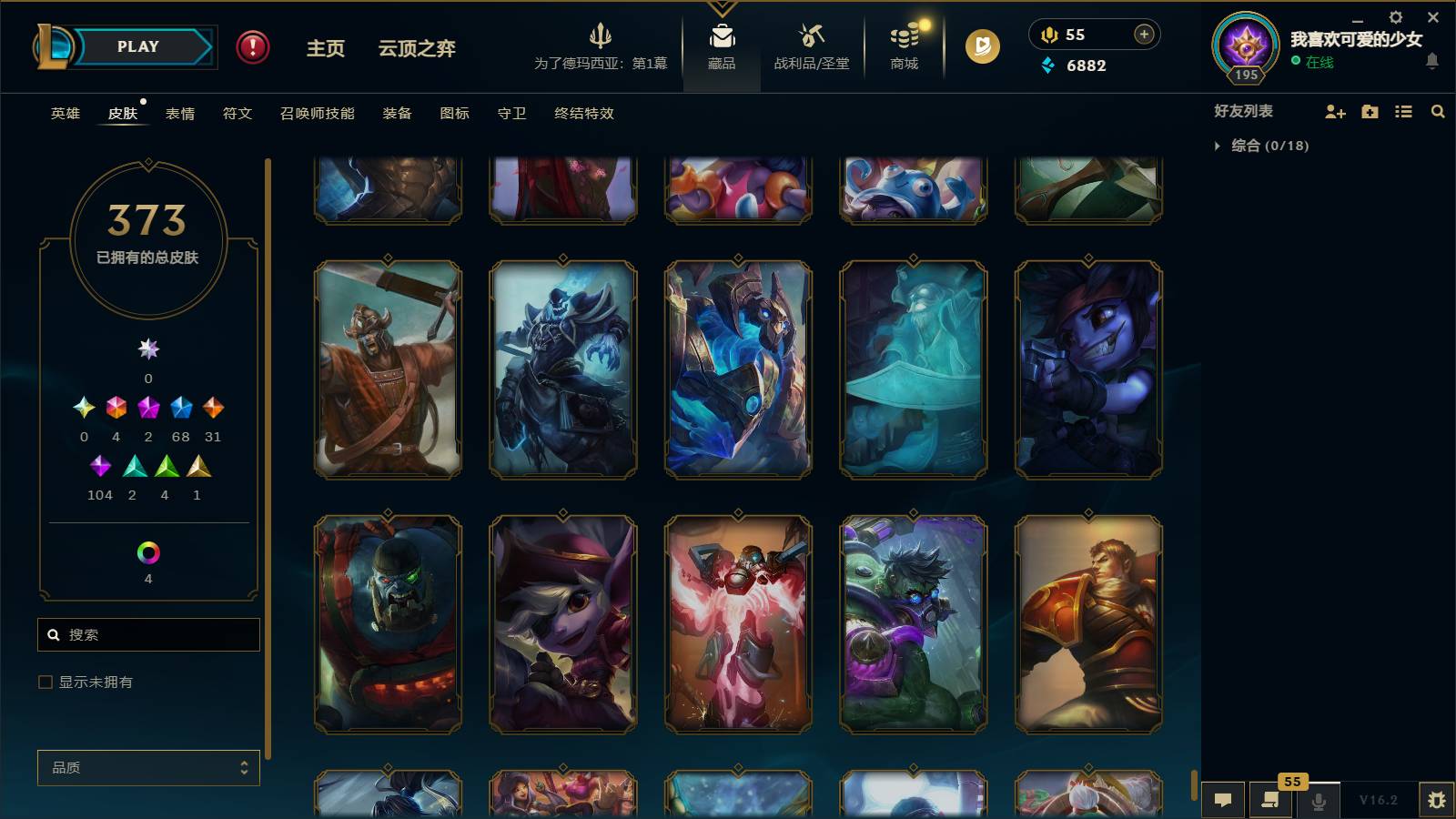
Task: Open the friend list search icon
Action: pyautogui.click(x=1439, y=112)
